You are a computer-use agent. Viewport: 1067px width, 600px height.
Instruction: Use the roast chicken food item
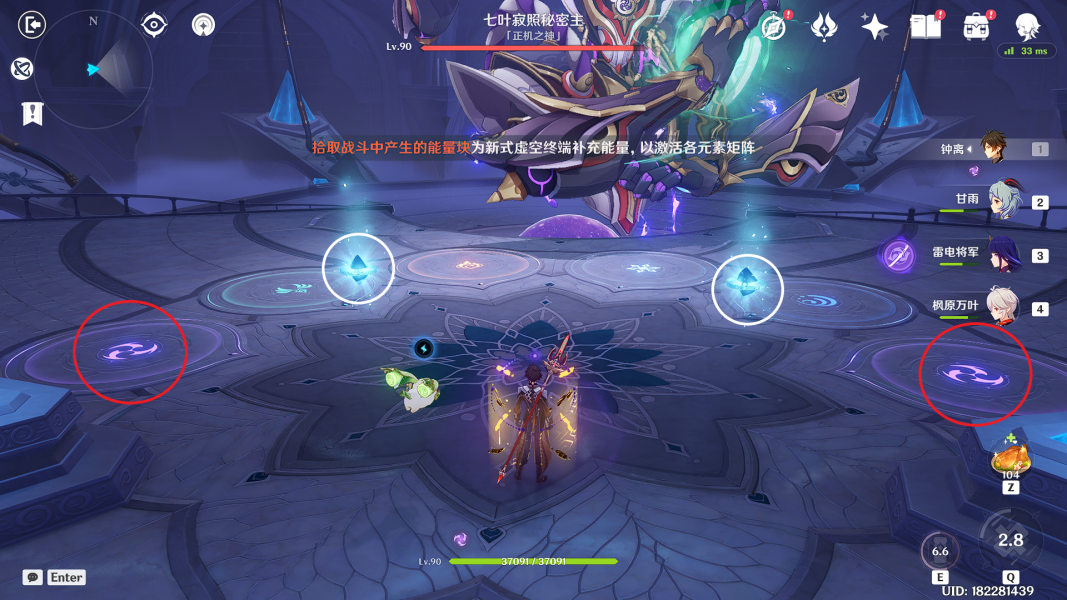coord(1010,459)
